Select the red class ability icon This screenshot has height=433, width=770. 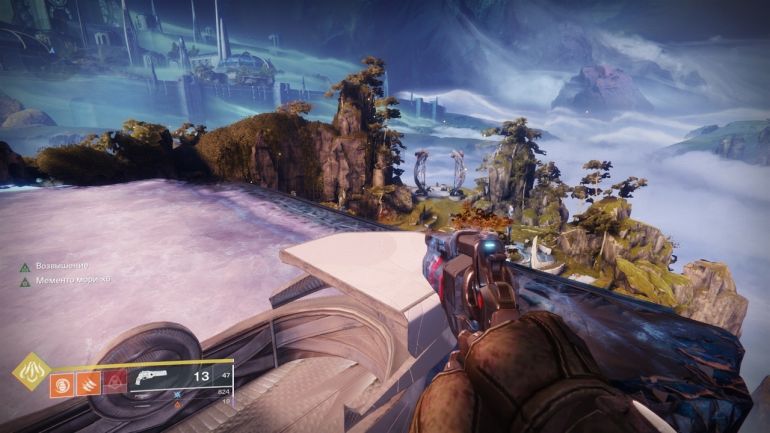click(x=117, y=379)
